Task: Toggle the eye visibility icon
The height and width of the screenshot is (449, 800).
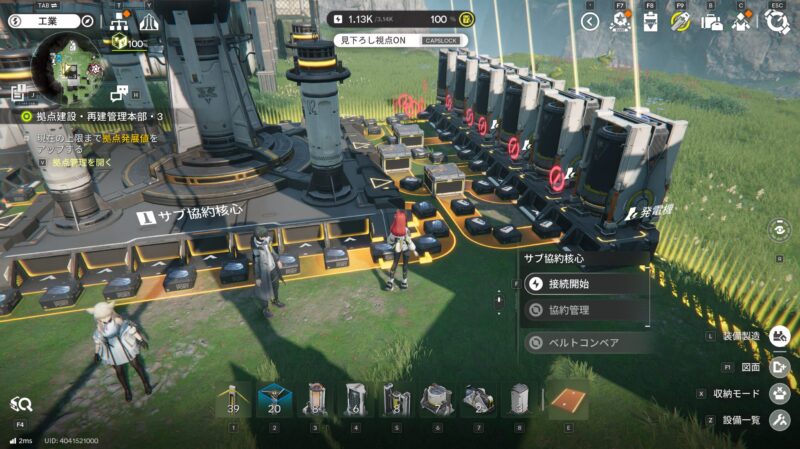Action: tap(781, 230)
